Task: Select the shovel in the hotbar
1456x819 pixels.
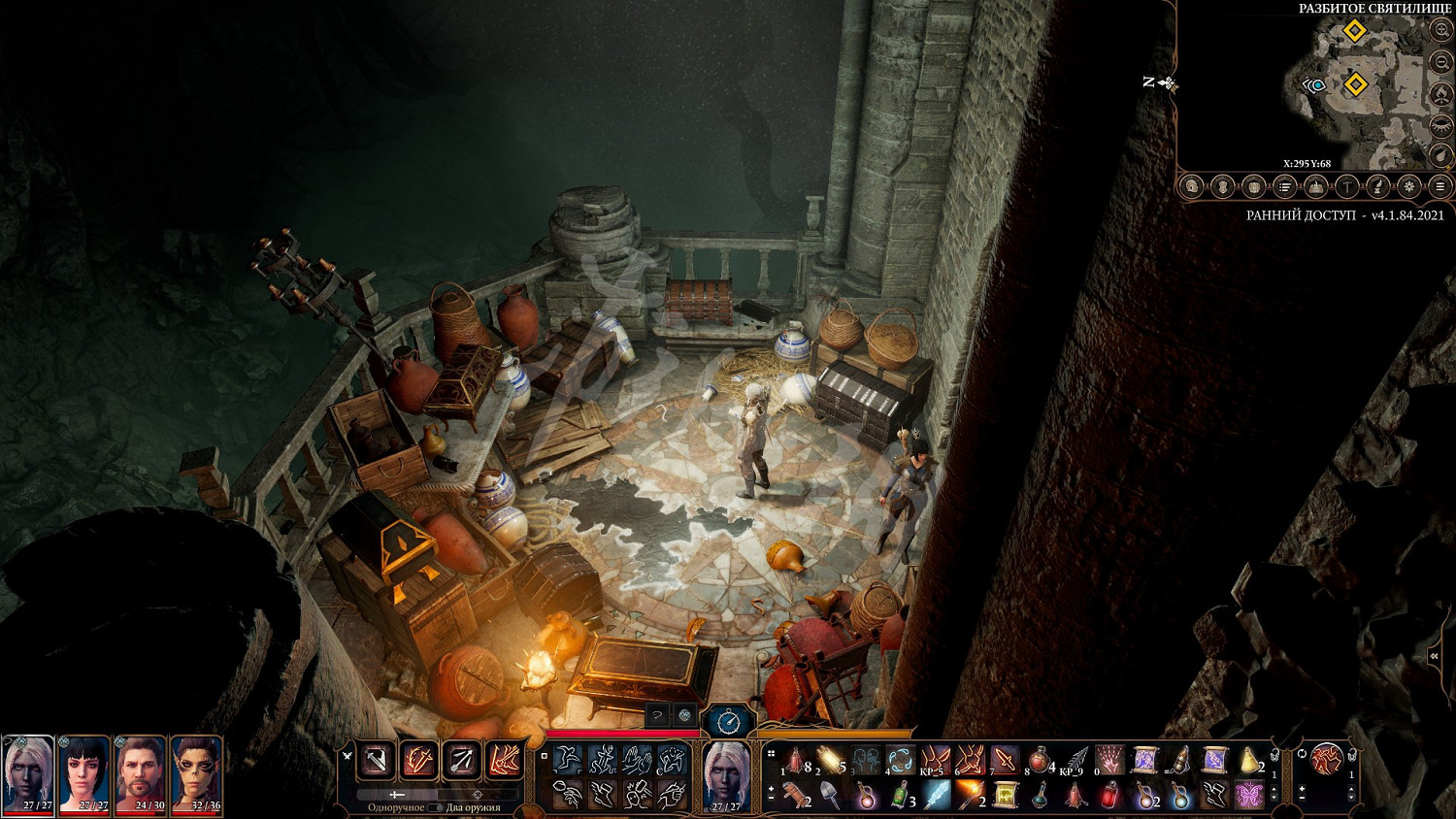Action: pyautogui.click(x=832, y=796)
